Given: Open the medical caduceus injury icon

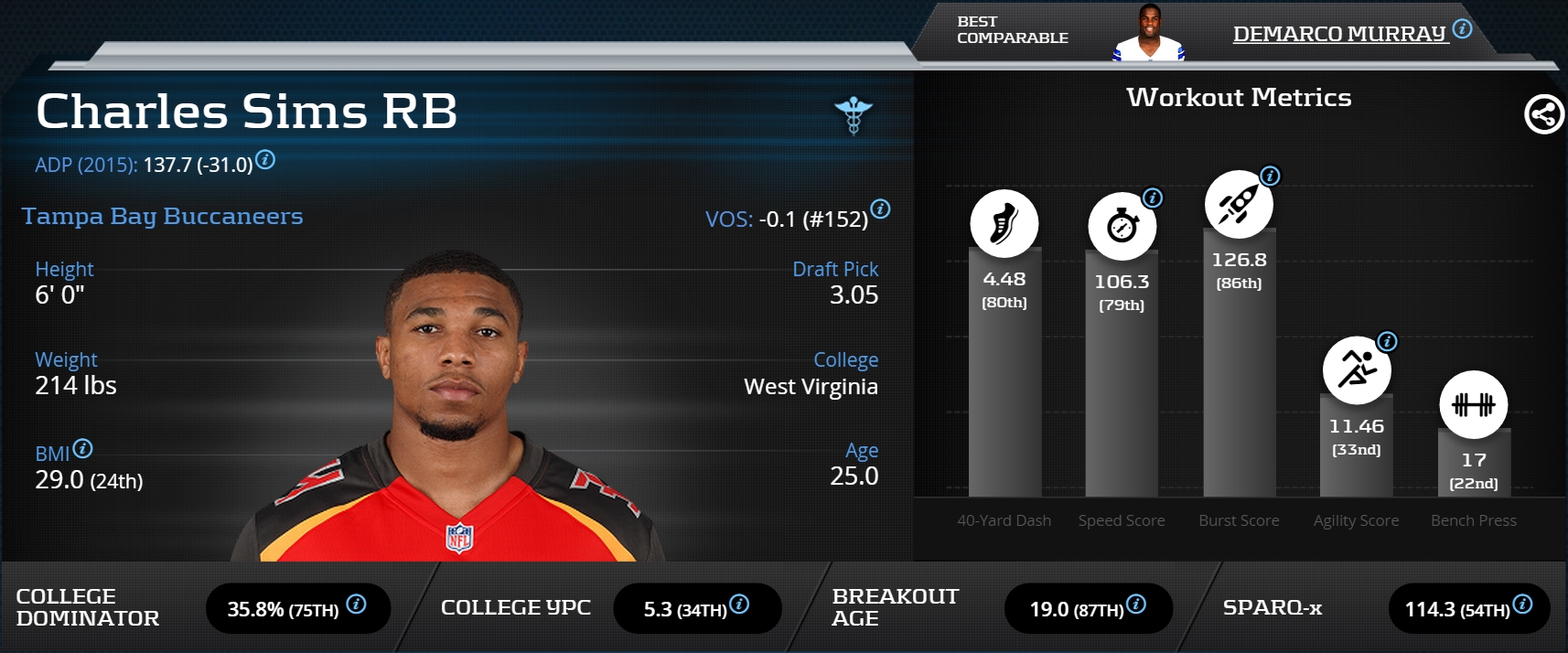Looking at the screenshot, I should [x=854, y=116].
